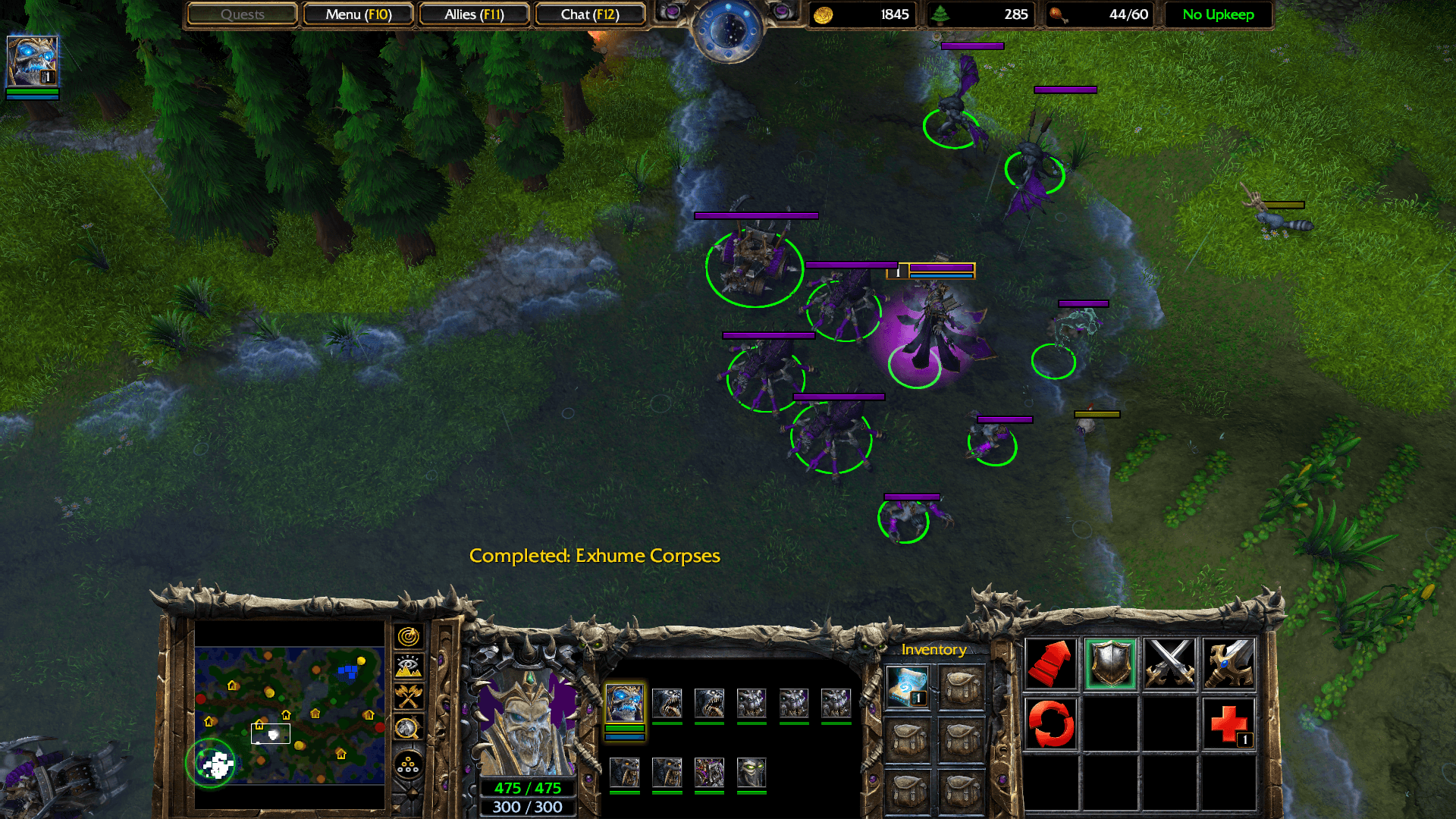
Task: Open the Menu (F10) button
Action: click(x=358, y=14)
